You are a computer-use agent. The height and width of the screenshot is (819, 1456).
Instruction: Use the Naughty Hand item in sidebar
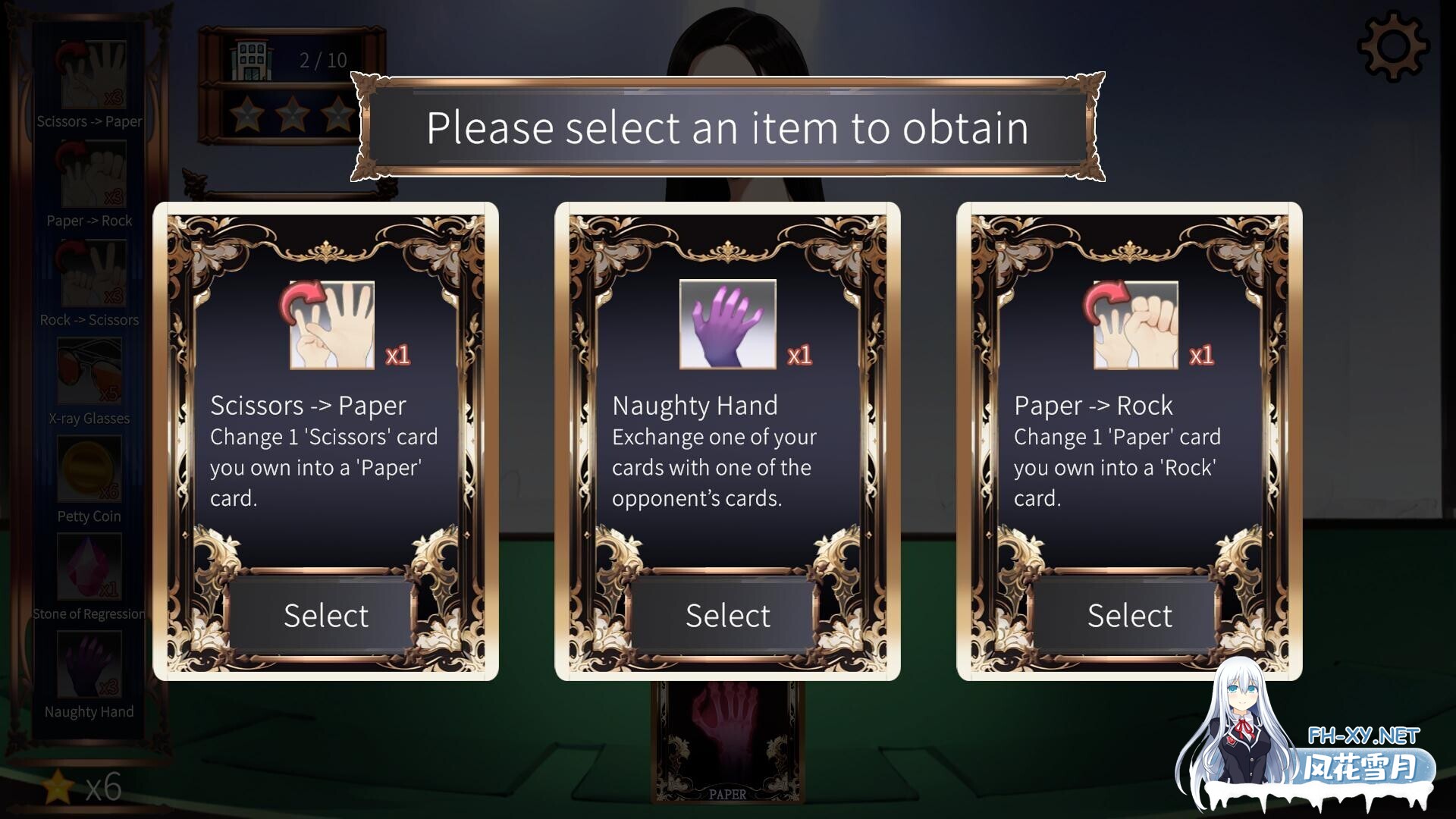(x=89, y=666)
